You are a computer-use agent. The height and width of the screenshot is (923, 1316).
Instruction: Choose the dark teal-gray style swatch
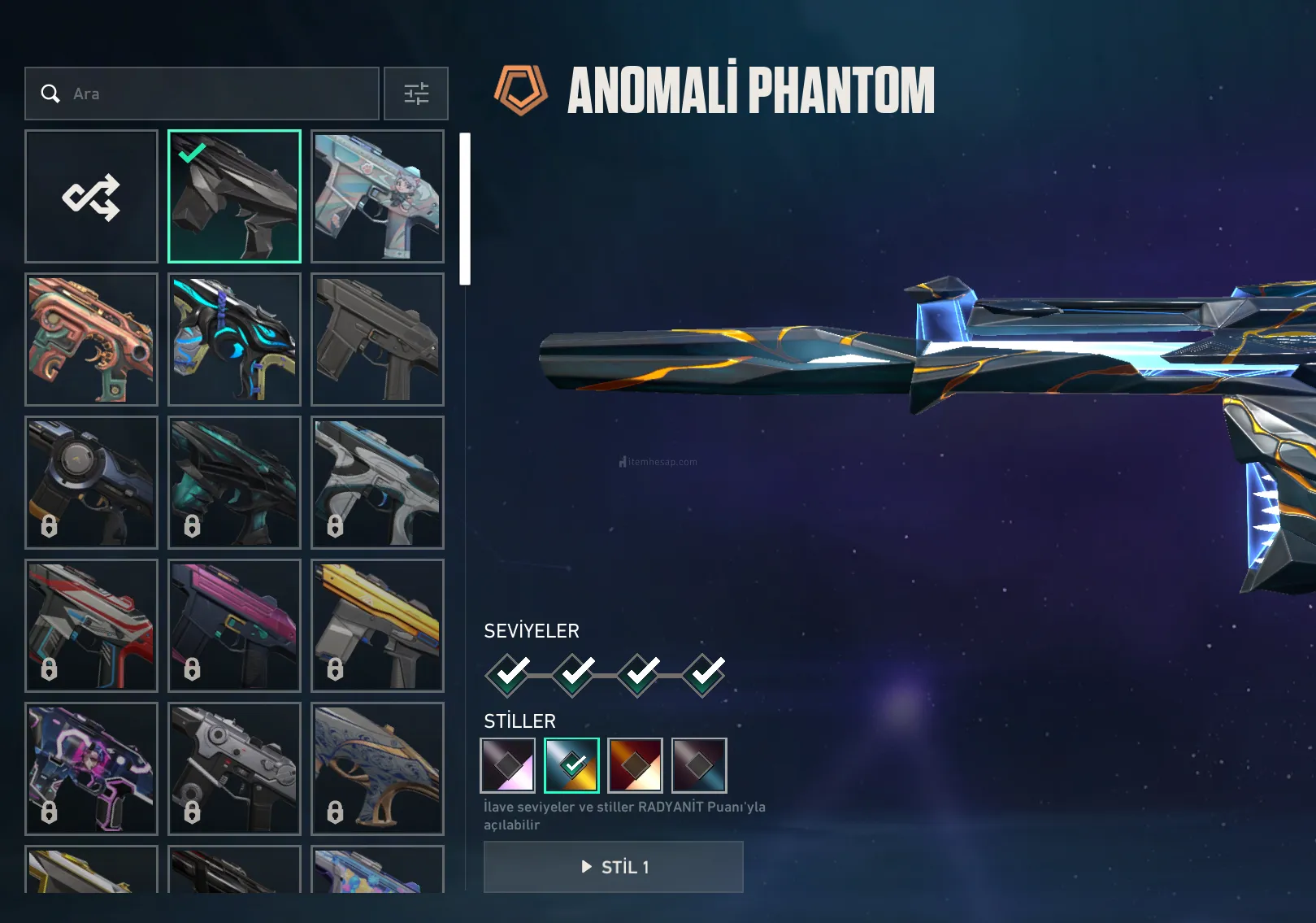(699, 765)
